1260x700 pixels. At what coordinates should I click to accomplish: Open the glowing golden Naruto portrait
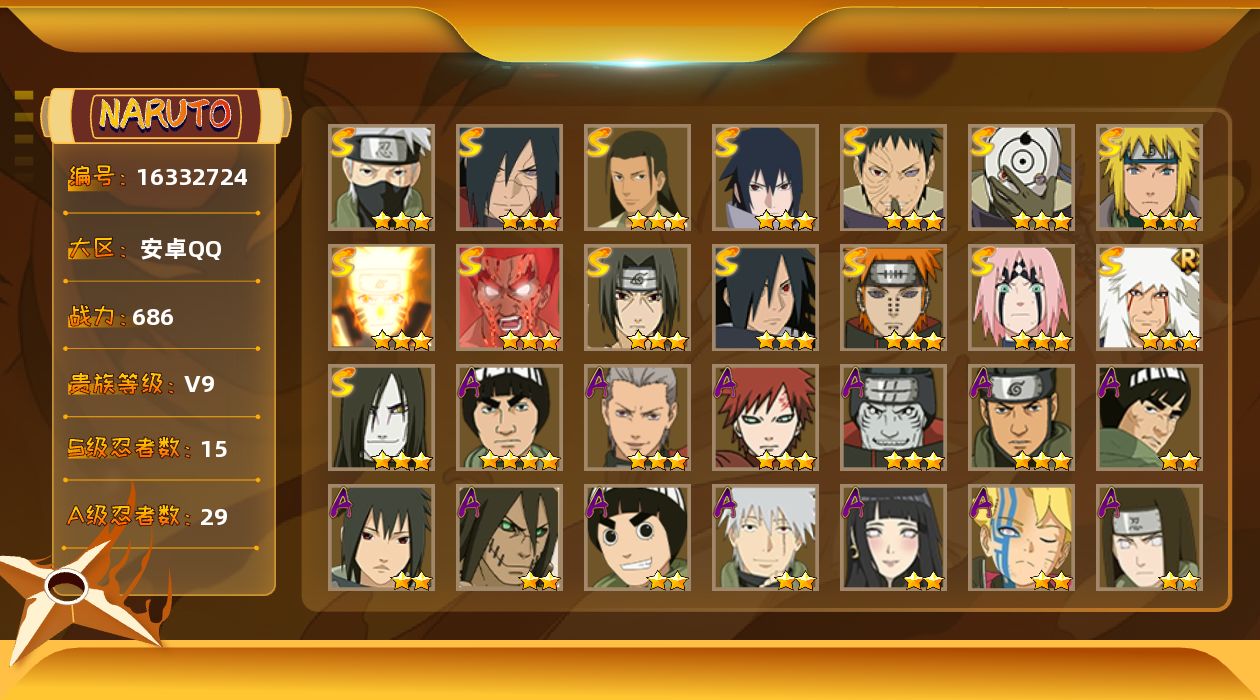pos(381,298)
